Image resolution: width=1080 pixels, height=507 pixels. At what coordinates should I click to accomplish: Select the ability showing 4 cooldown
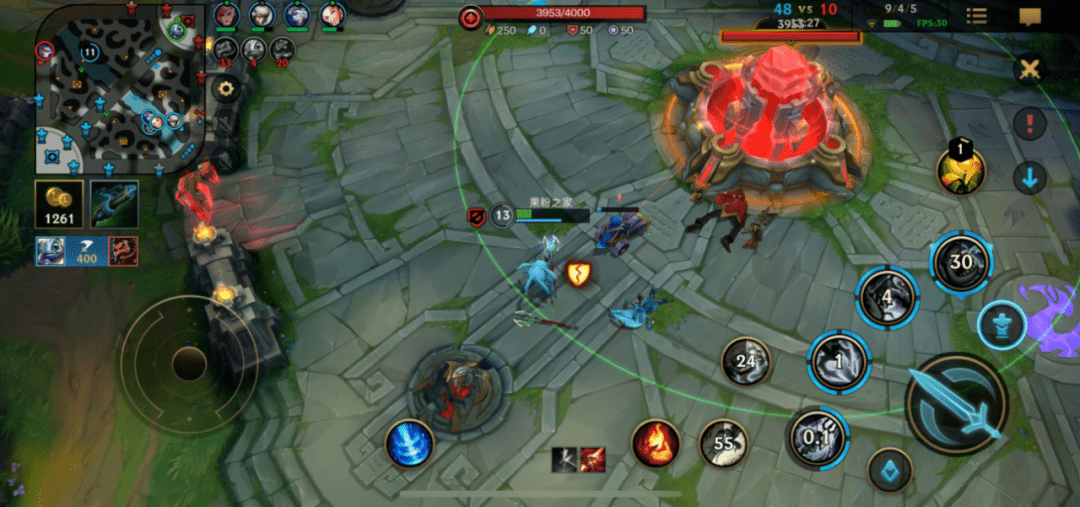(887, 297)
